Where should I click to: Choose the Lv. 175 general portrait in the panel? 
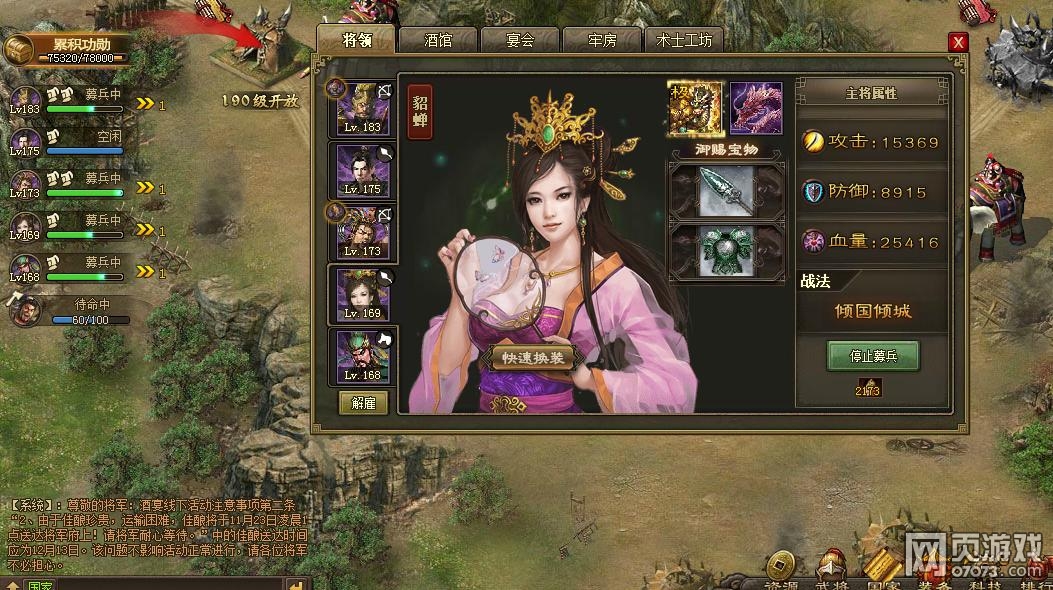coord(362,169)
